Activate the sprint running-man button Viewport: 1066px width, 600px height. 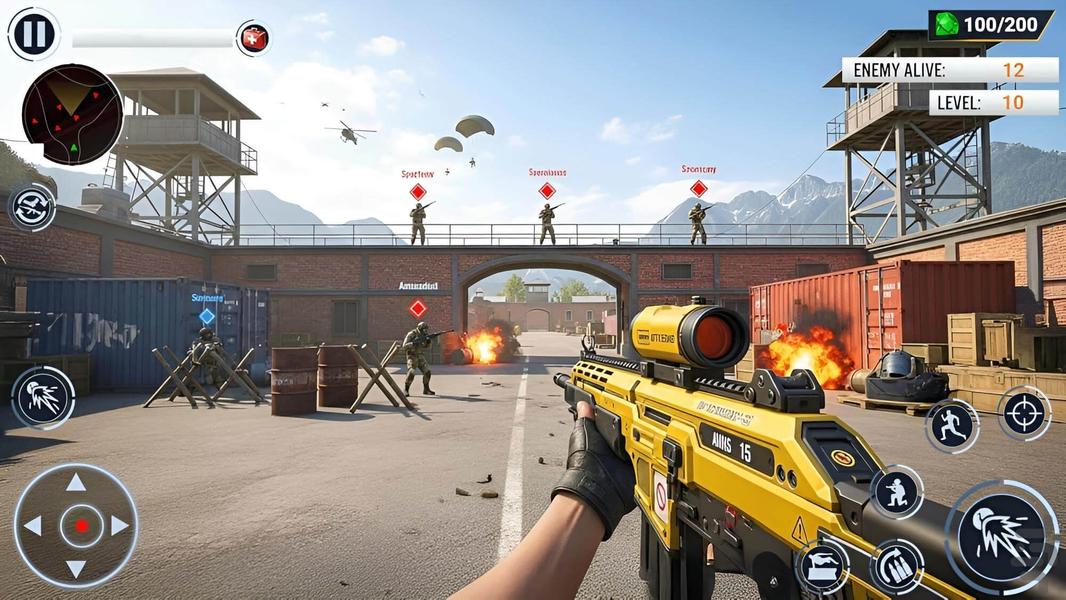[950, 426]
